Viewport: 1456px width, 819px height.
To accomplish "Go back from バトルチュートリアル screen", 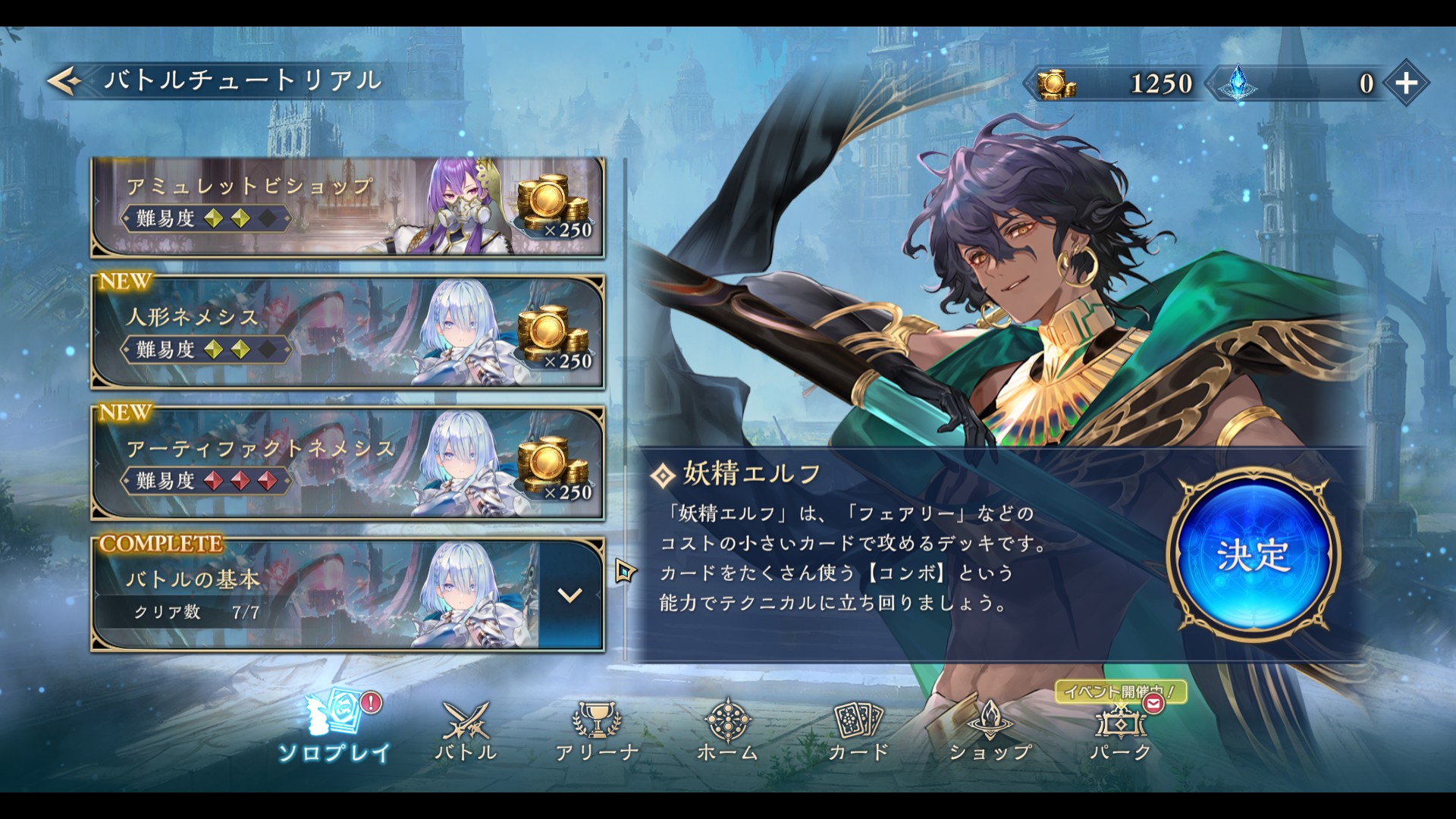I will click(66, 80).
